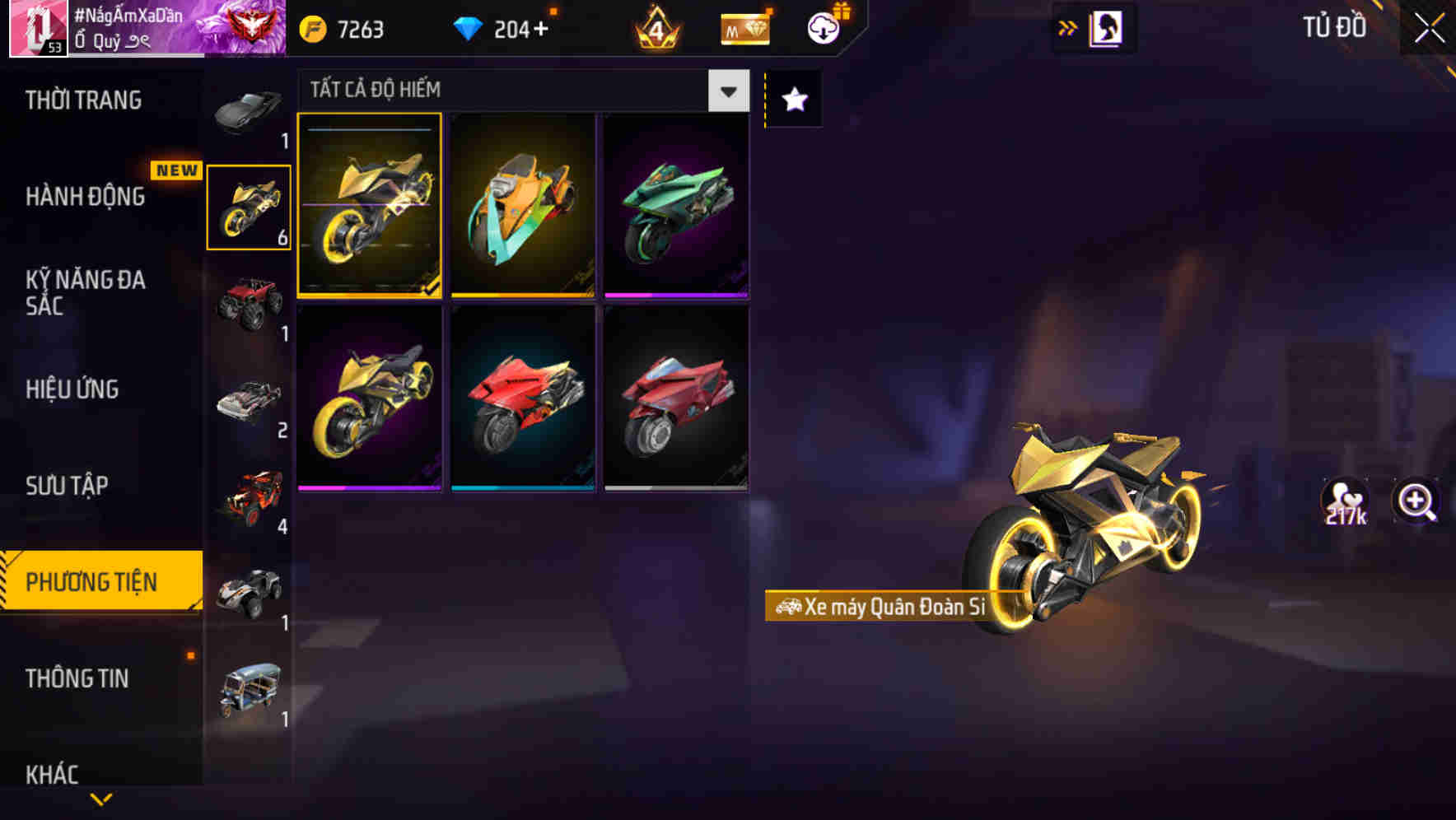Screen dimensions: 1456x820
Task: Select the sports car vehicle category icon
Action: pos(247,111)
